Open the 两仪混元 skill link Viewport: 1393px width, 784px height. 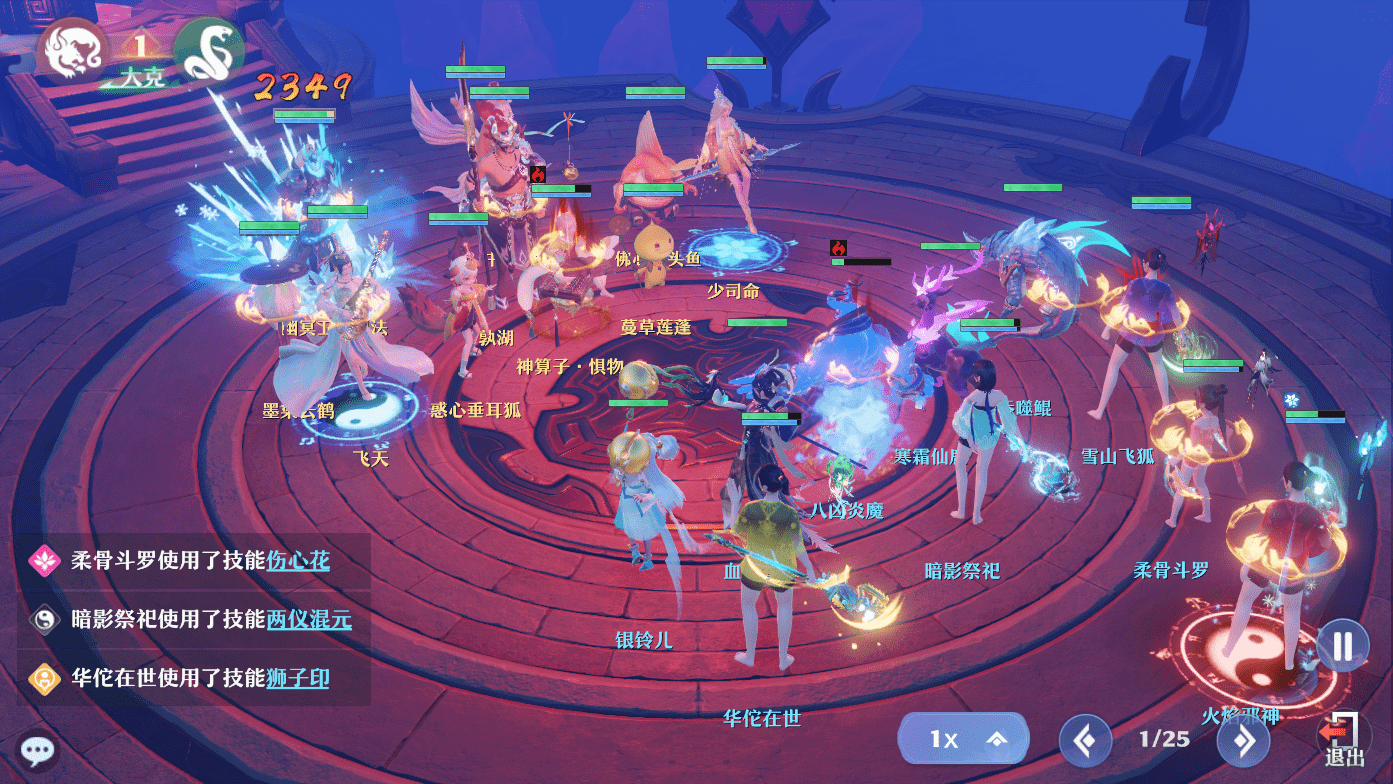coord(309,620)
